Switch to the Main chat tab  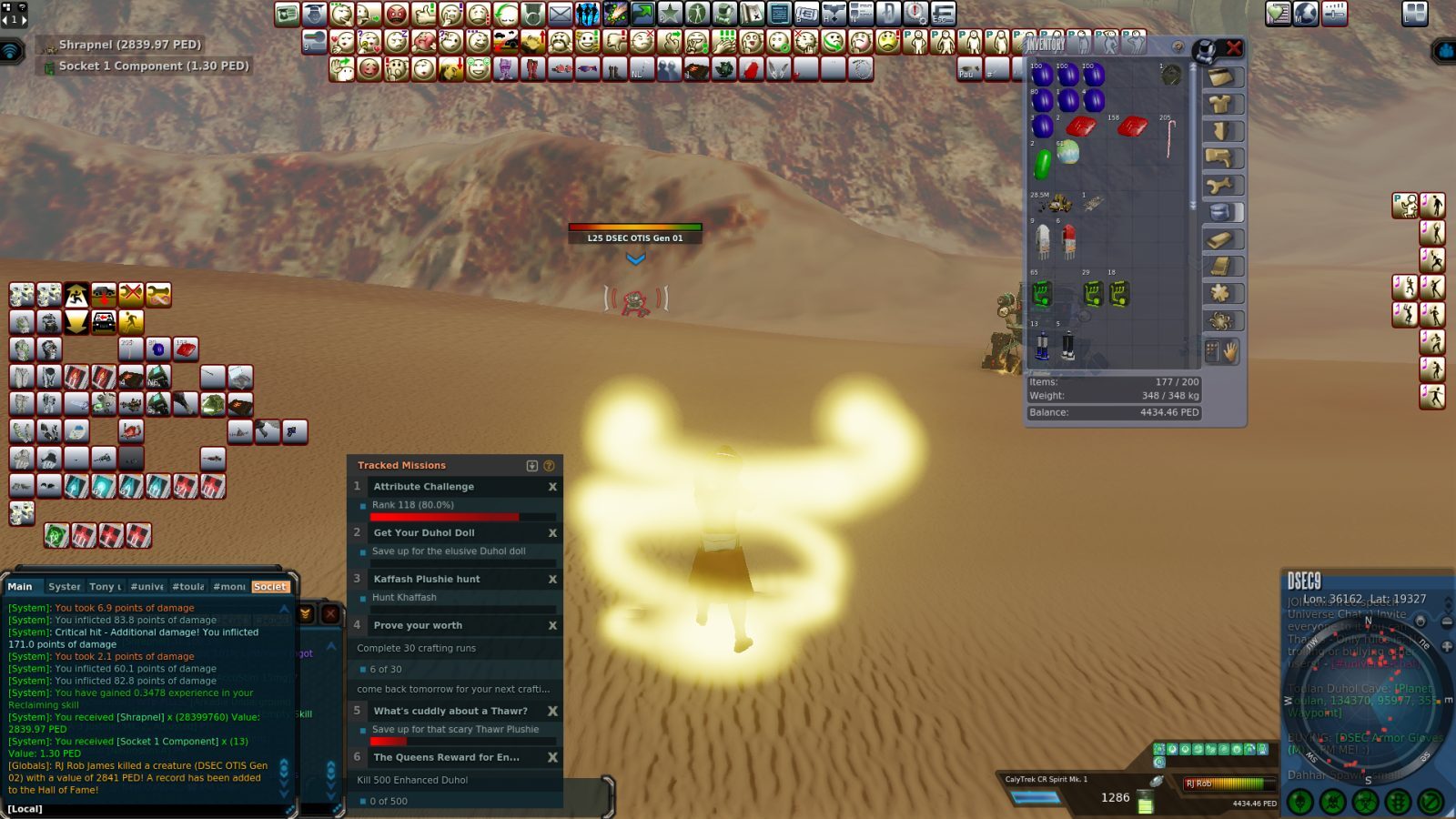(21, 586)
